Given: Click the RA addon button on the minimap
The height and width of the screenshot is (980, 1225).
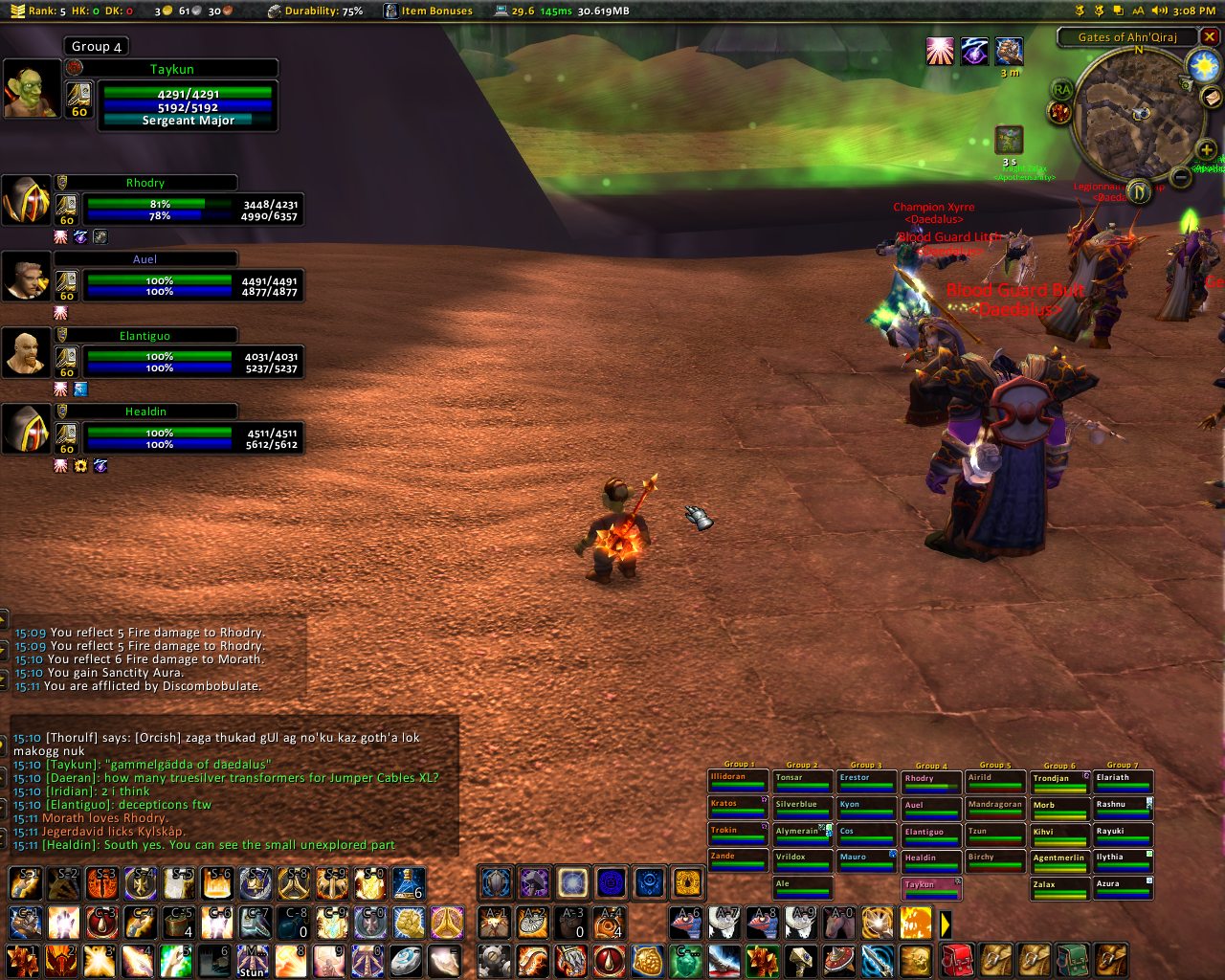Looking at the screenshot, I should pyautogui.click(x=1061, y=90).
